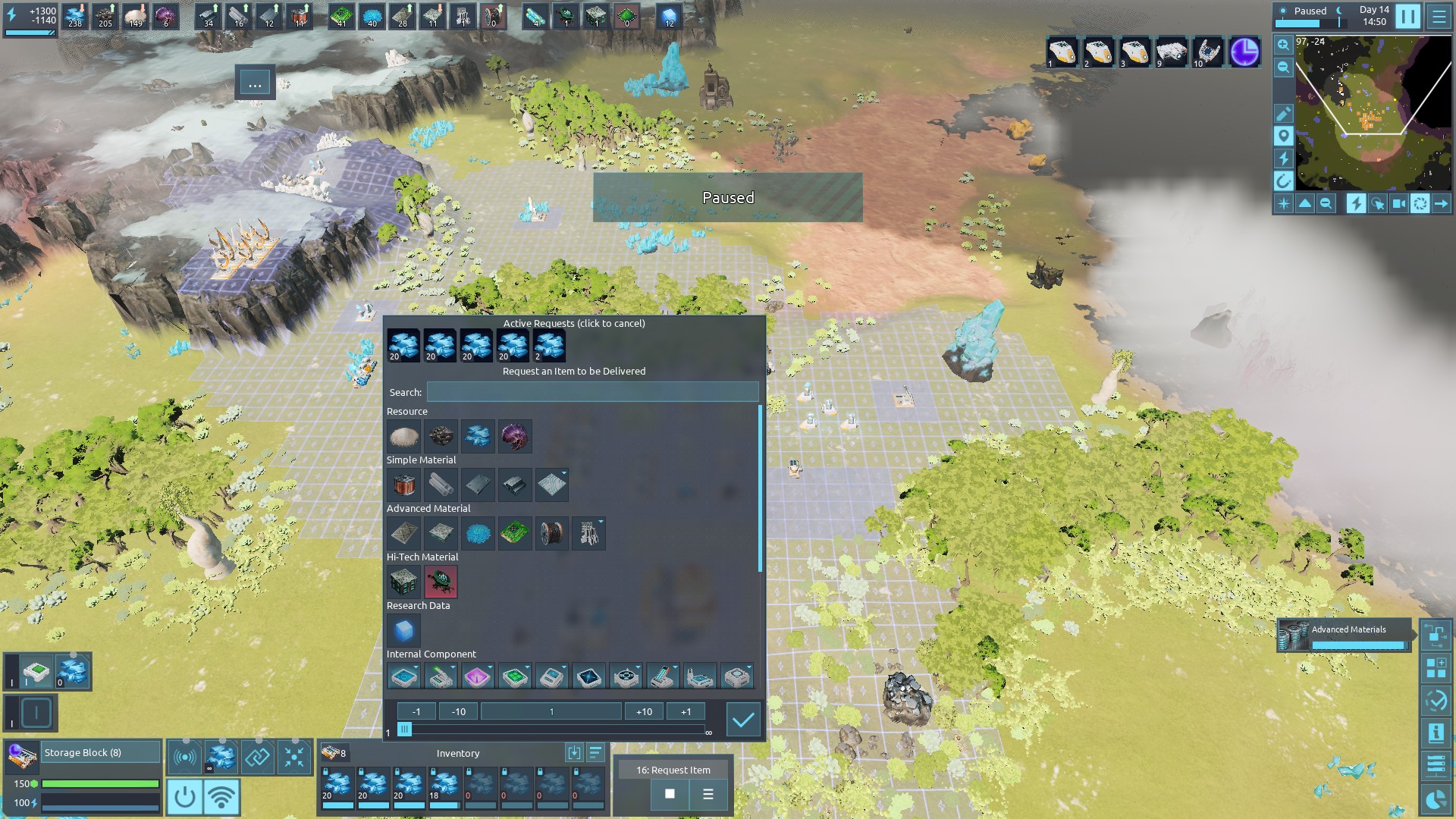Choose the green circuit board material
This screenshot has height=819, width=1456.
coord(515,533)
